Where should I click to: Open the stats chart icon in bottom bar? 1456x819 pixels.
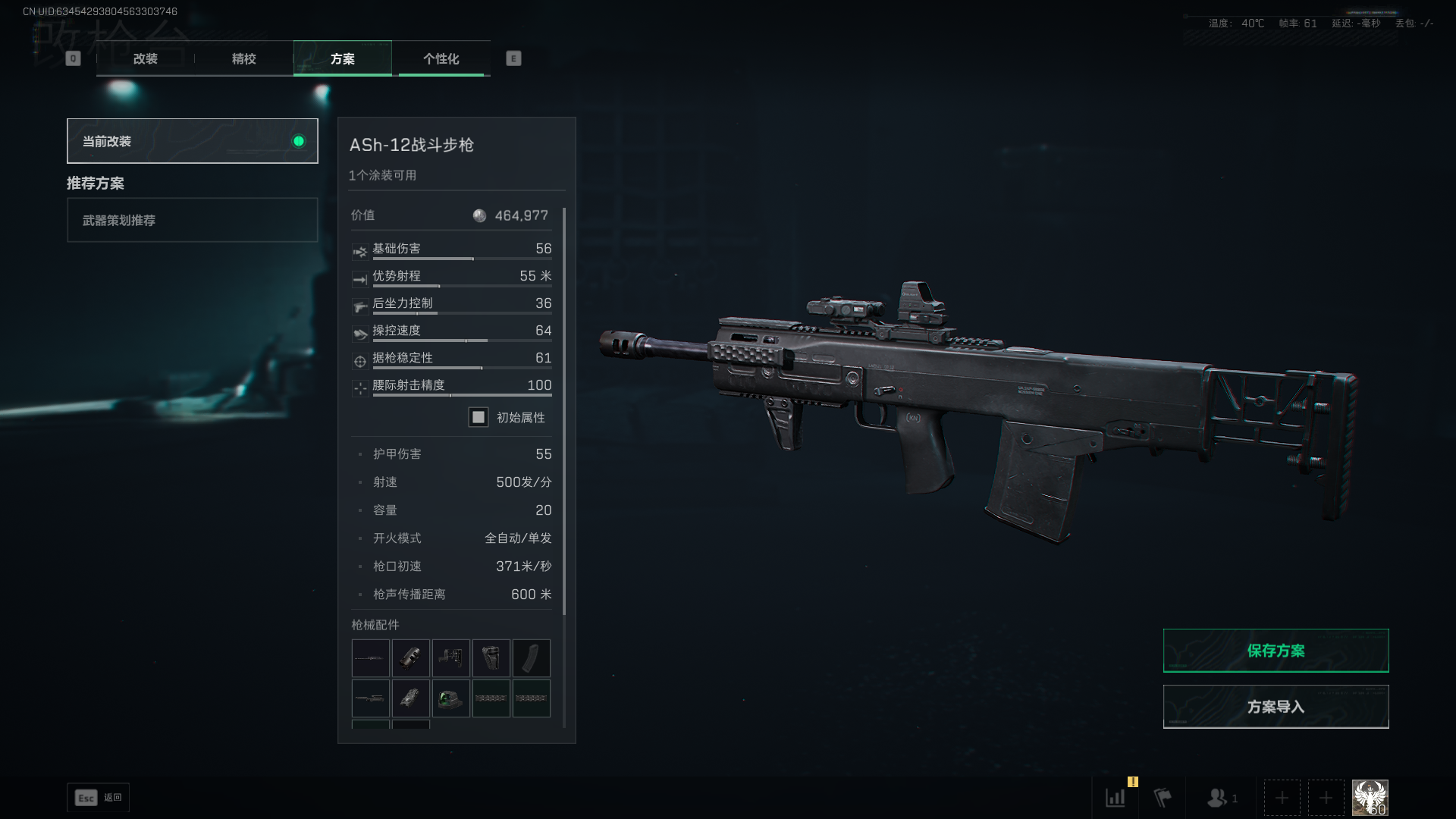(1115, 798)
